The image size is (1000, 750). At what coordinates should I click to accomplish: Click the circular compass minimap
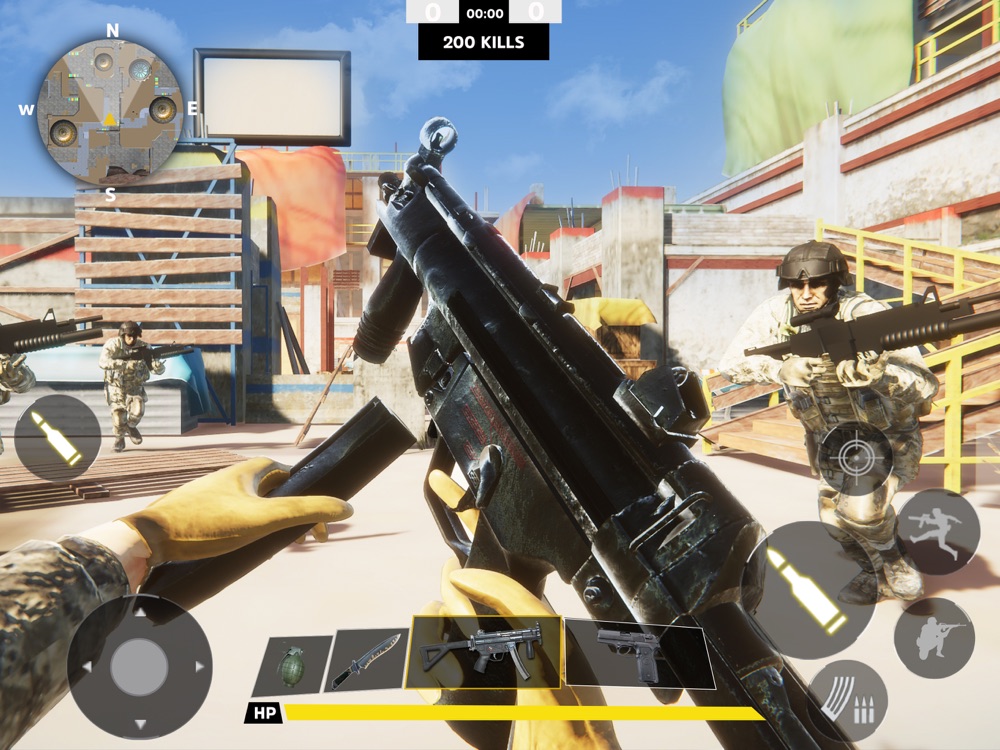point(110,112)
